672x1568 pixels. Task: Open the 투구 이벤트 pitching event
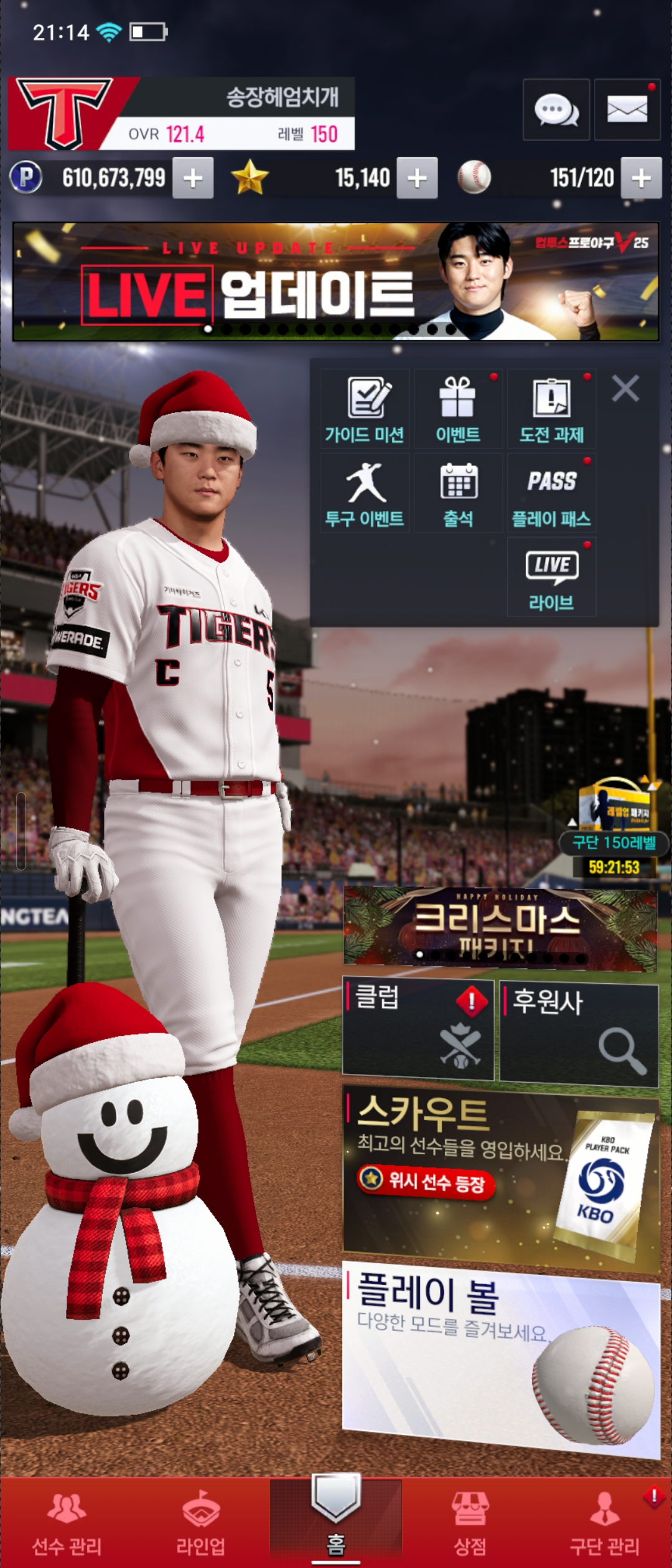365,493
